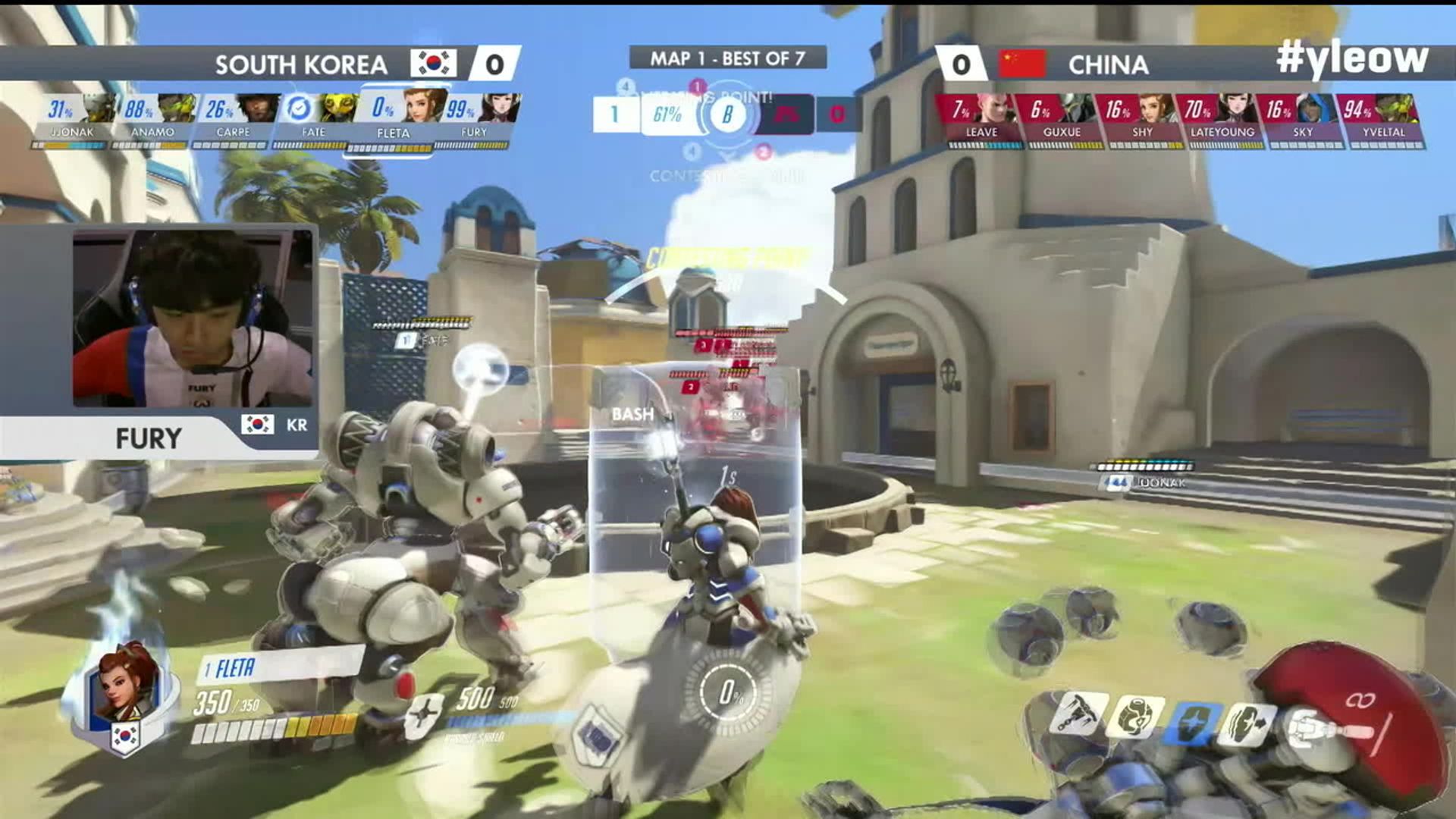1456x819 pixels.
Task: Select JJONAK's player card
Action: 73,119
